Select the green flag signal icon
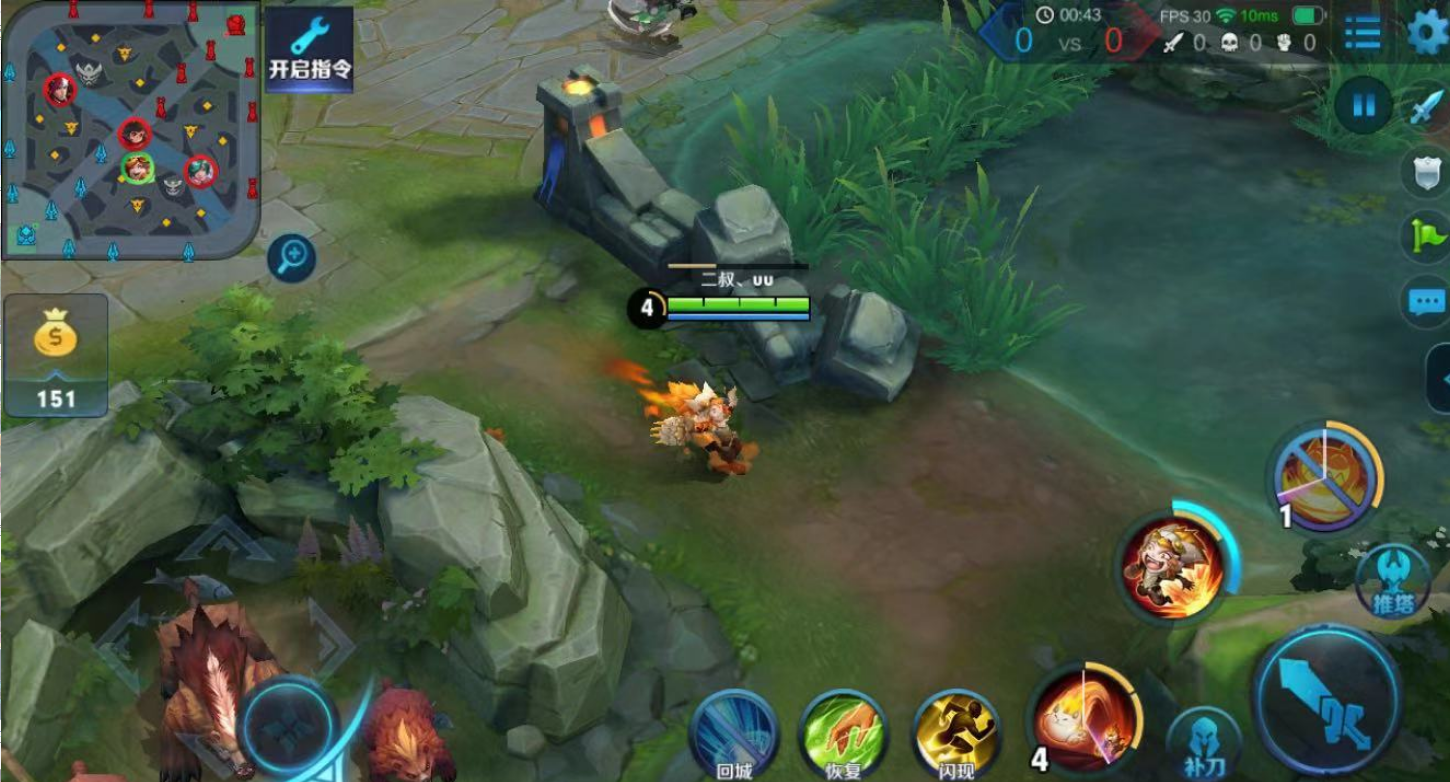 pyautogui.click(x=1427, y=236)
